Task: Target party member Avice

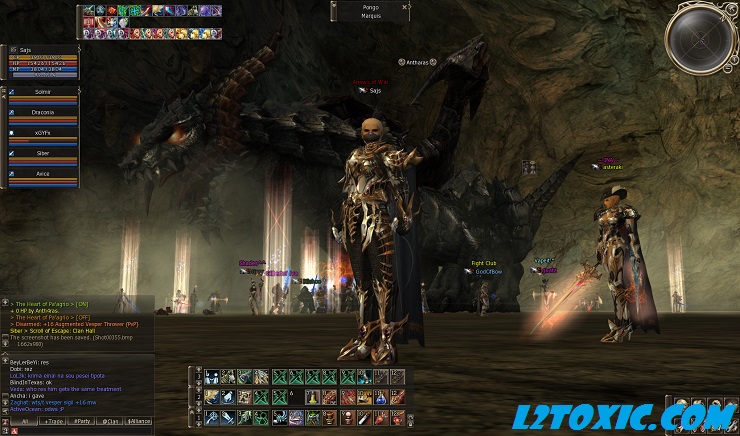Action: pos(42,174)
